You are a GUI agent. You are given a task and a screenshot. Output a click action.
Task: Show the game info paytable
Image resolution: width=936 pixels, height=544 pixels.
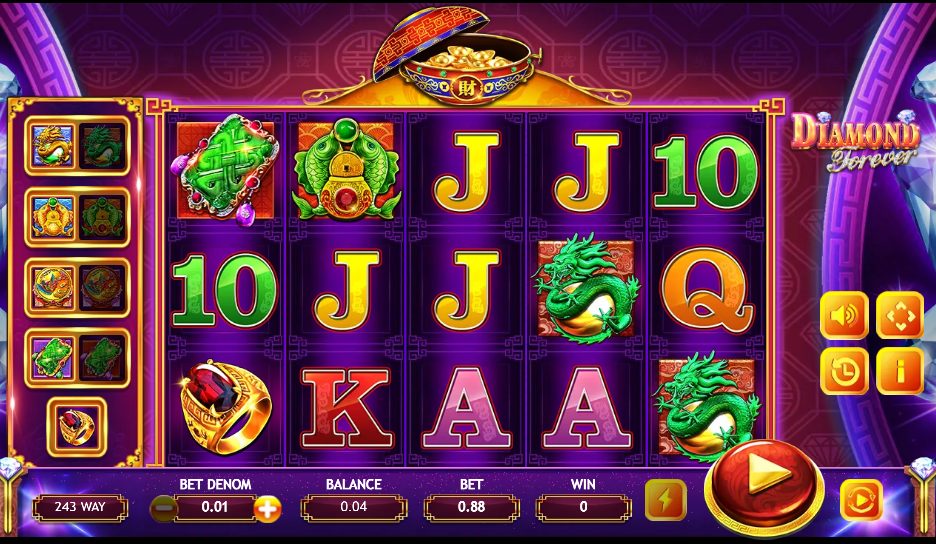(900, 371)
